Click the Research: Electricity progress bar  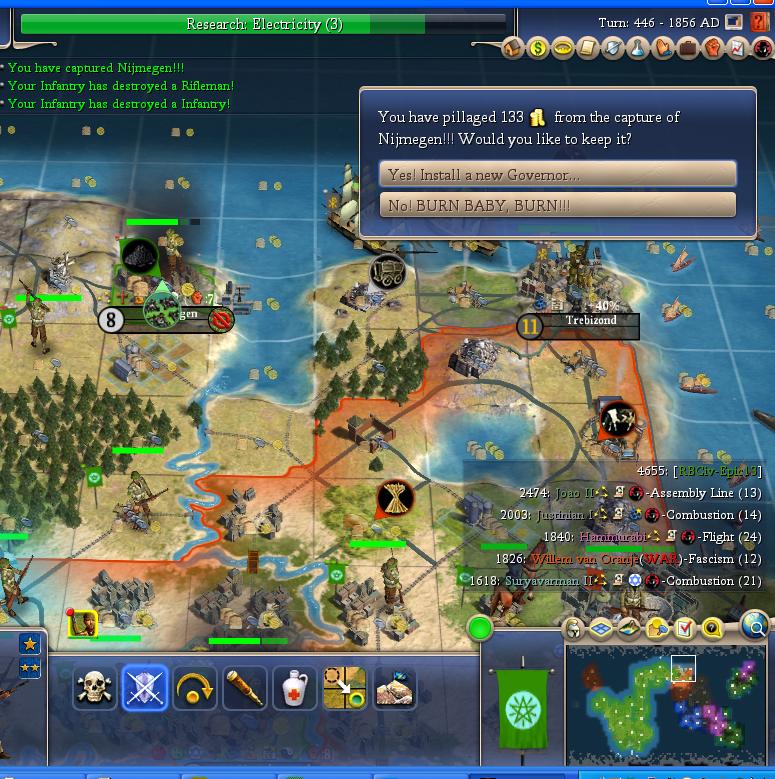pos(264,24)
